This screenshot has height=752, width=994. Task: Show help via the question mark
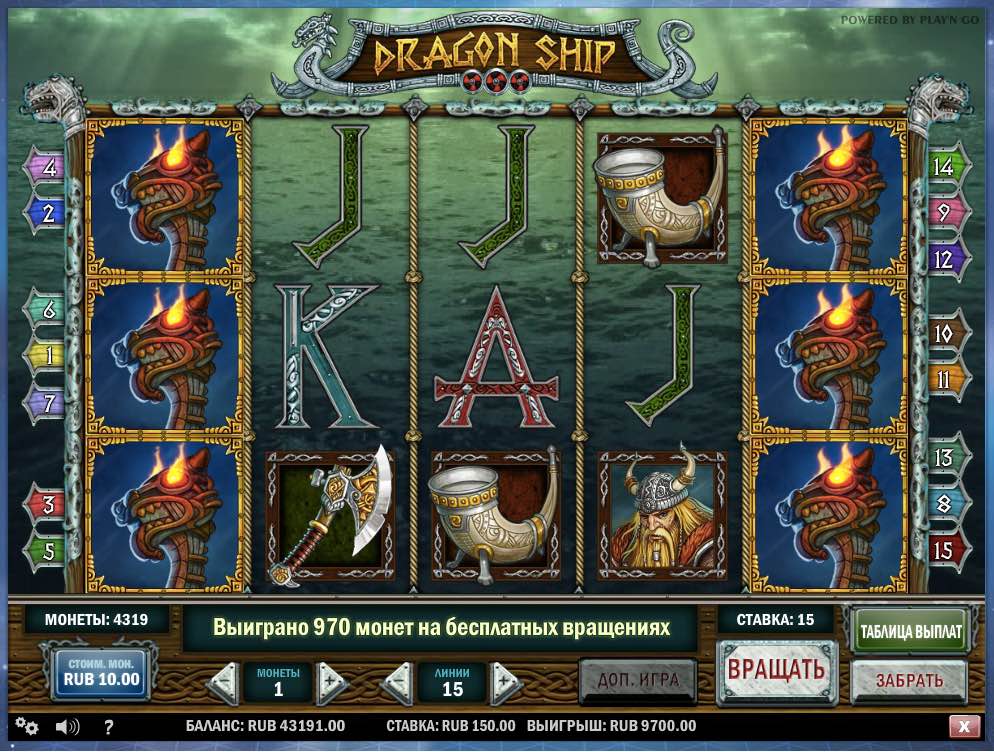(108, 726)
